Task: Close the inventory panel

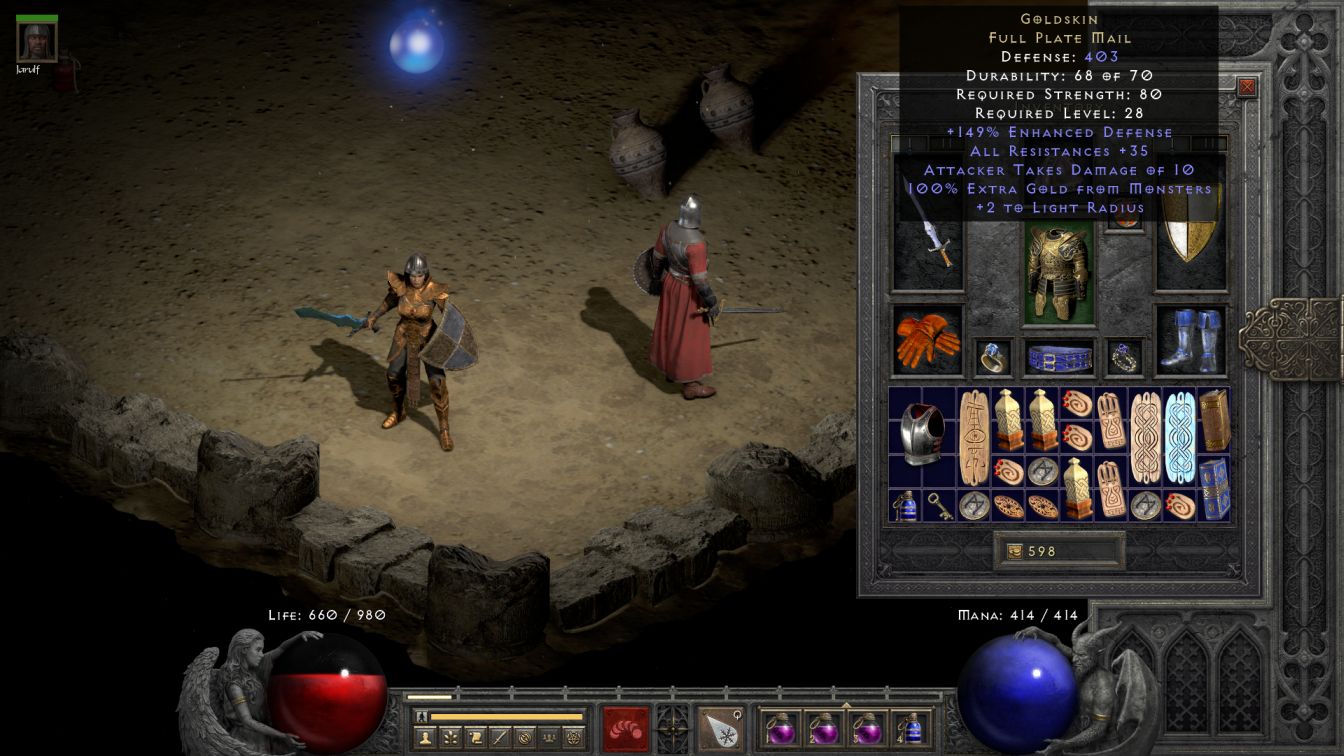Action: pyautogui.click(x=1247, y=87)
